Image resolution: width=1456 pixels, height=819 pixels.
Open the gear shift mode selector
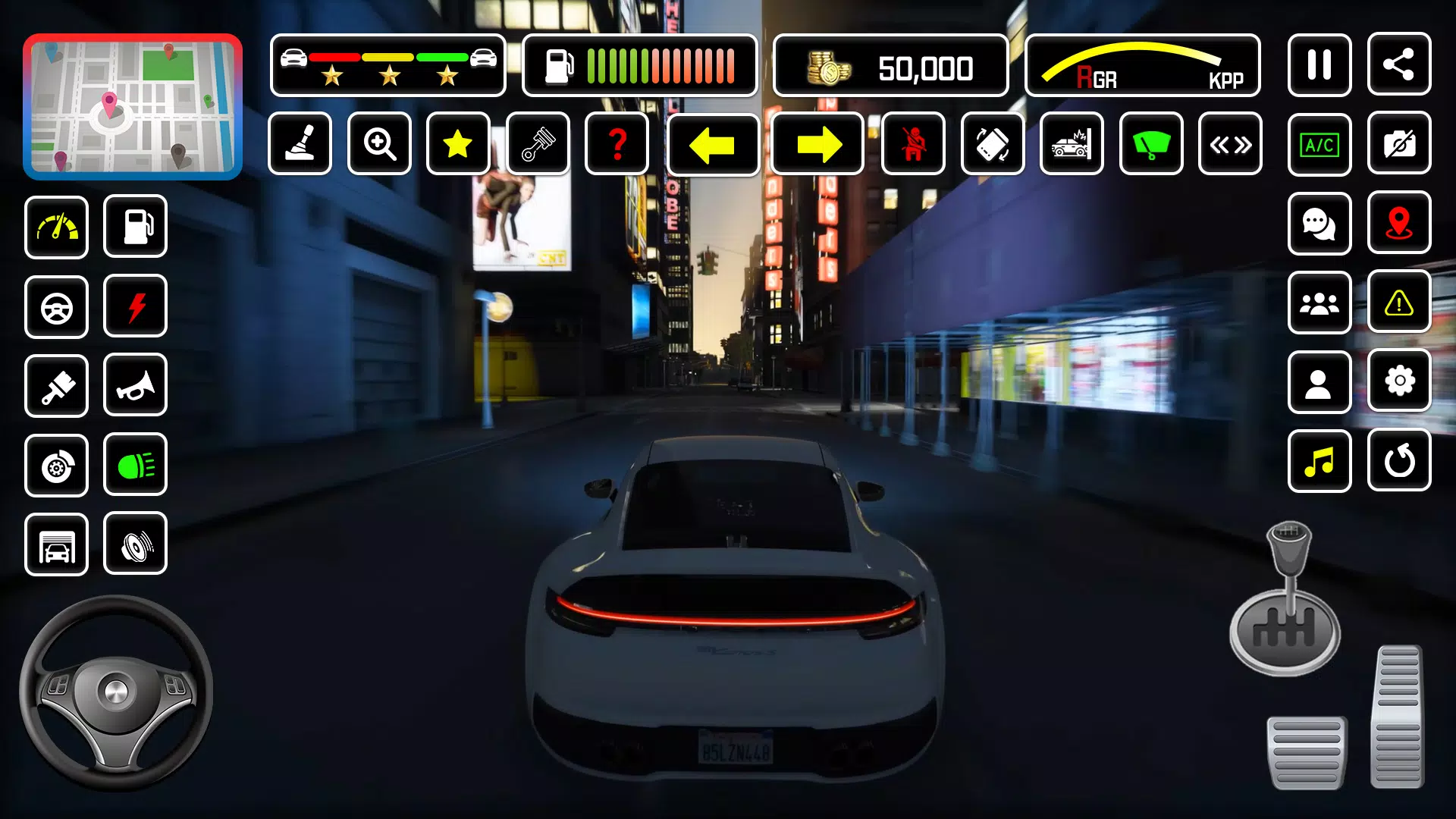tap(300, 144)
